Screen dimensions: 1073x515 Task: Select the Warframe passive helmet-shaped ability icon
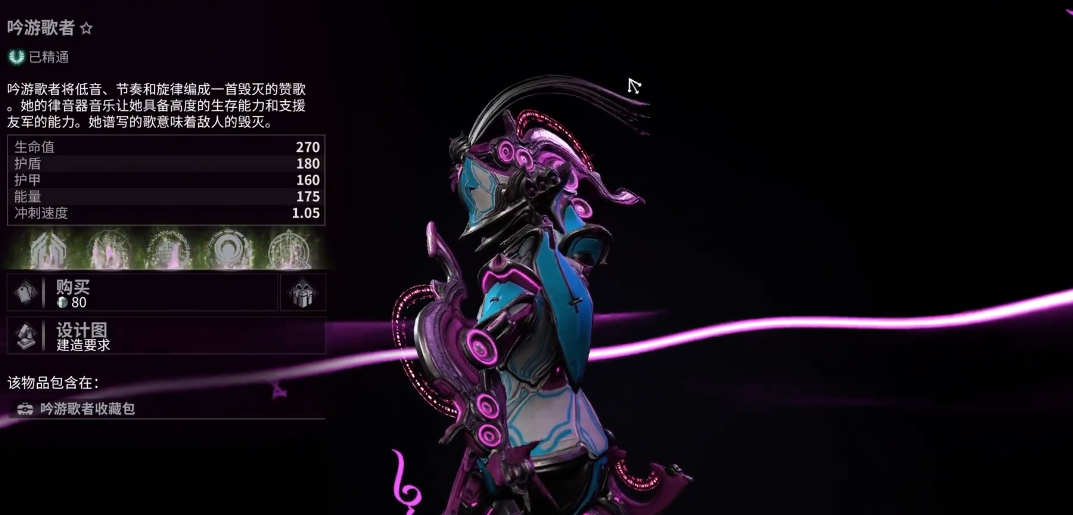tap(47, 250)
